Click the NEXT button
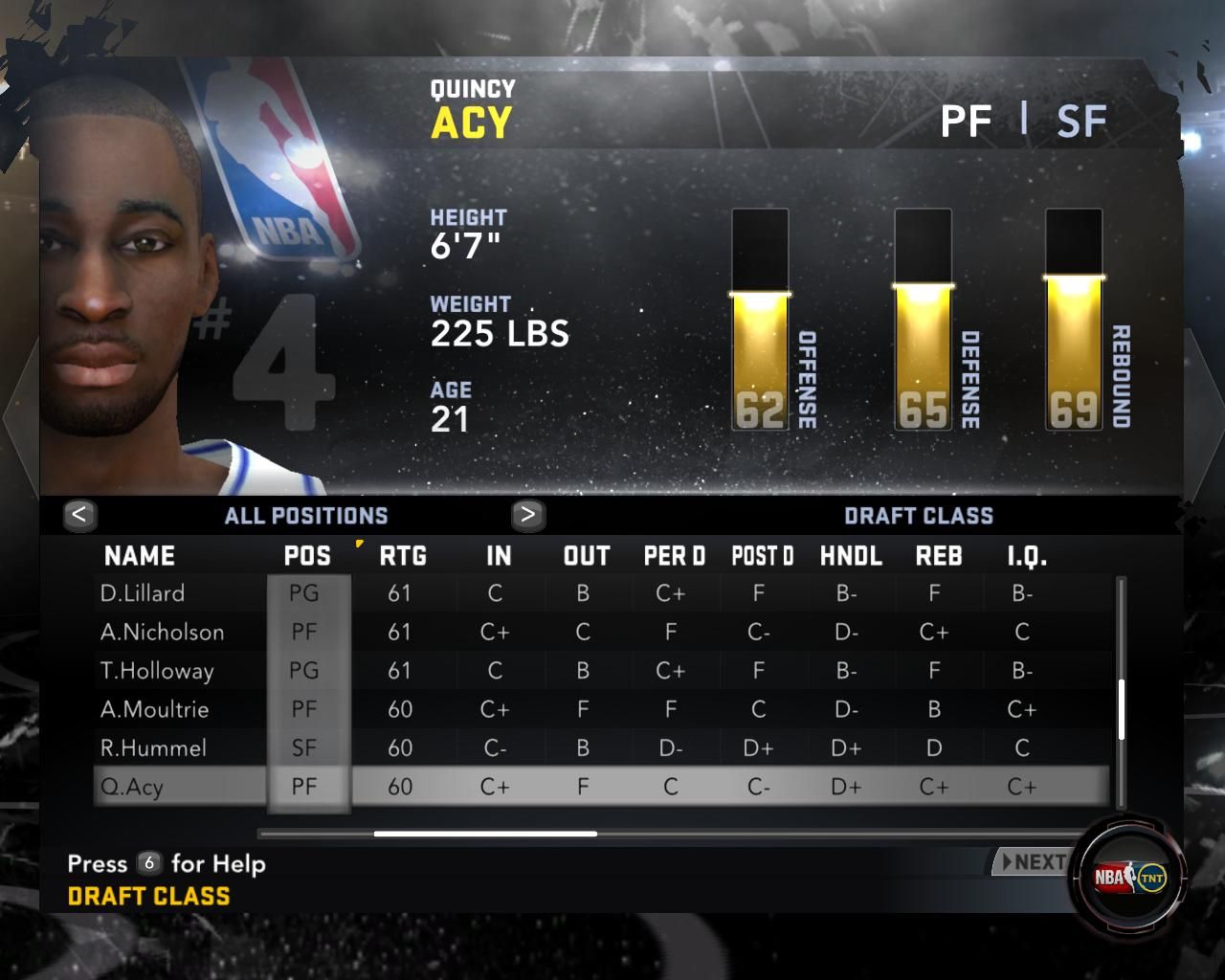This screenshot has width=1225, height=980. pyautogui.click(x=1032, y=862)
